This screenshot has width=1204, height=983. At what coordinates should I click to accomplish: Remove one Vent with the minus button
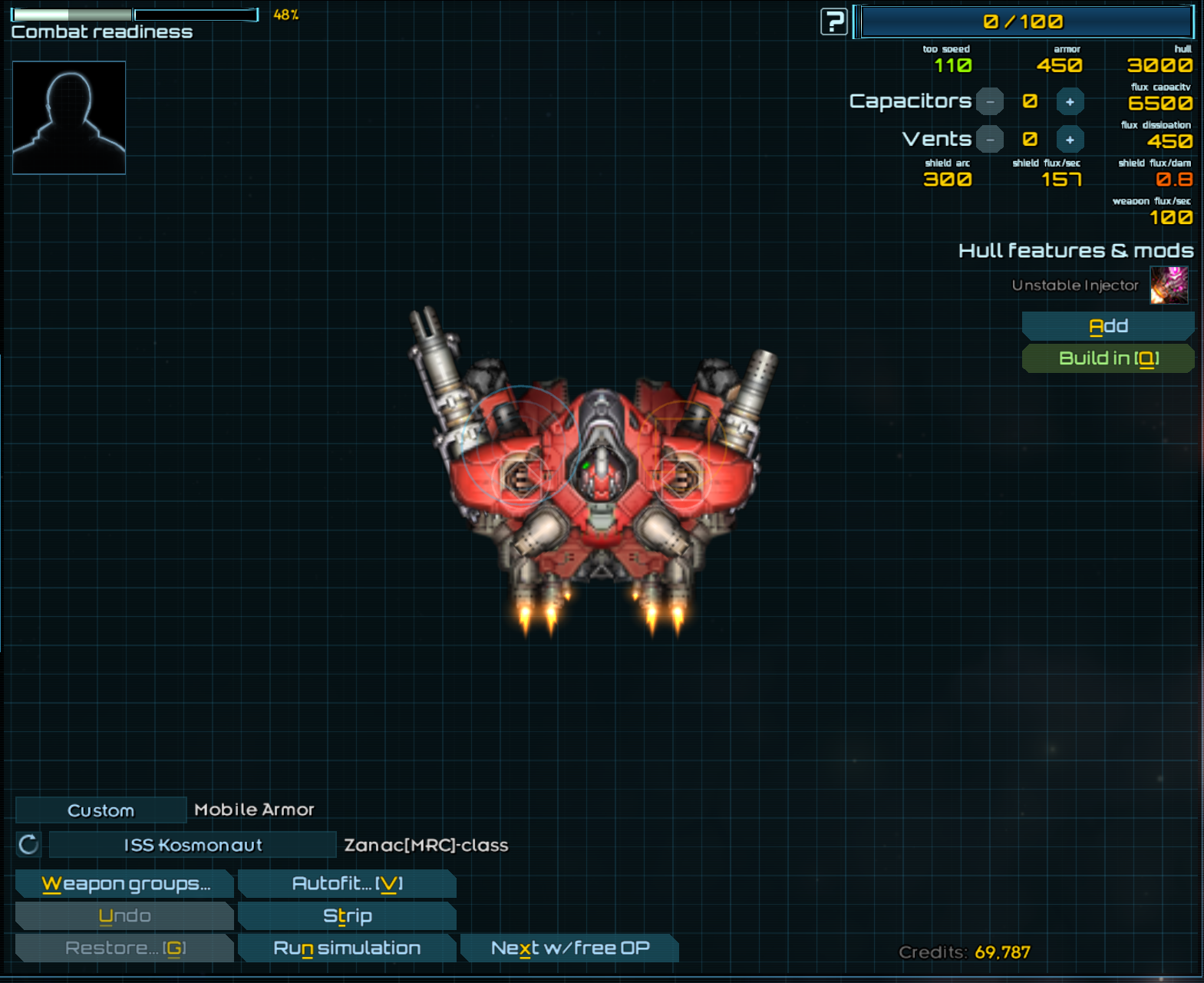(x=990, y=140)
